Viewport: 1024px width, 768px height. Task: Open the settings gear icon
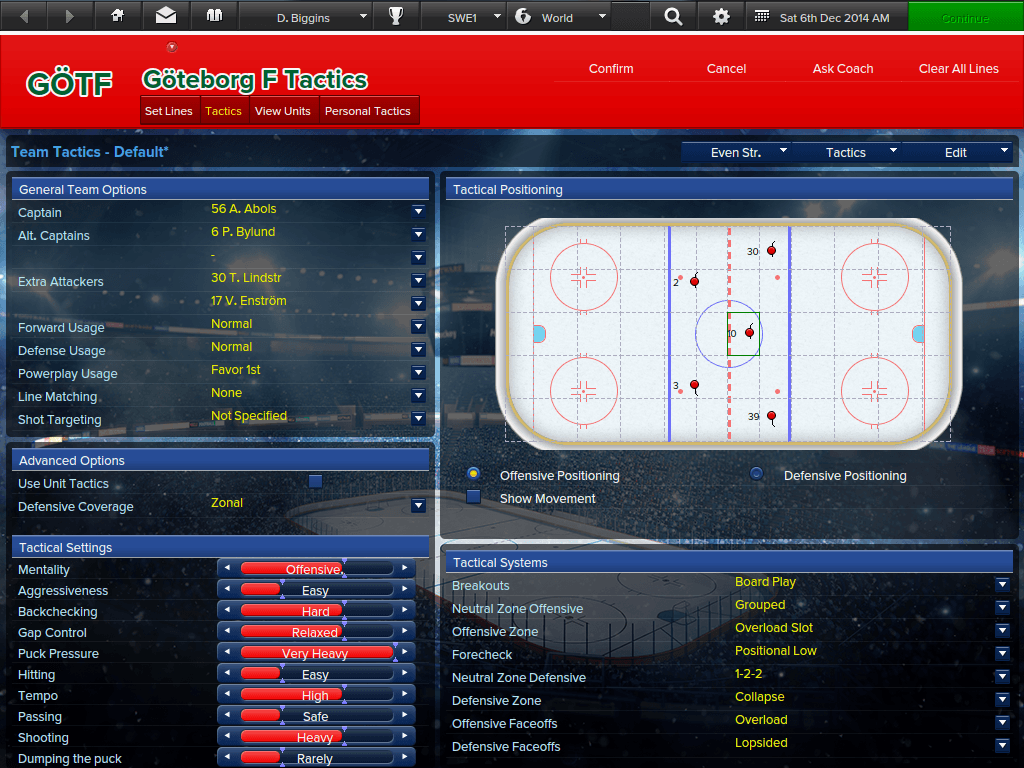(721, 17)
